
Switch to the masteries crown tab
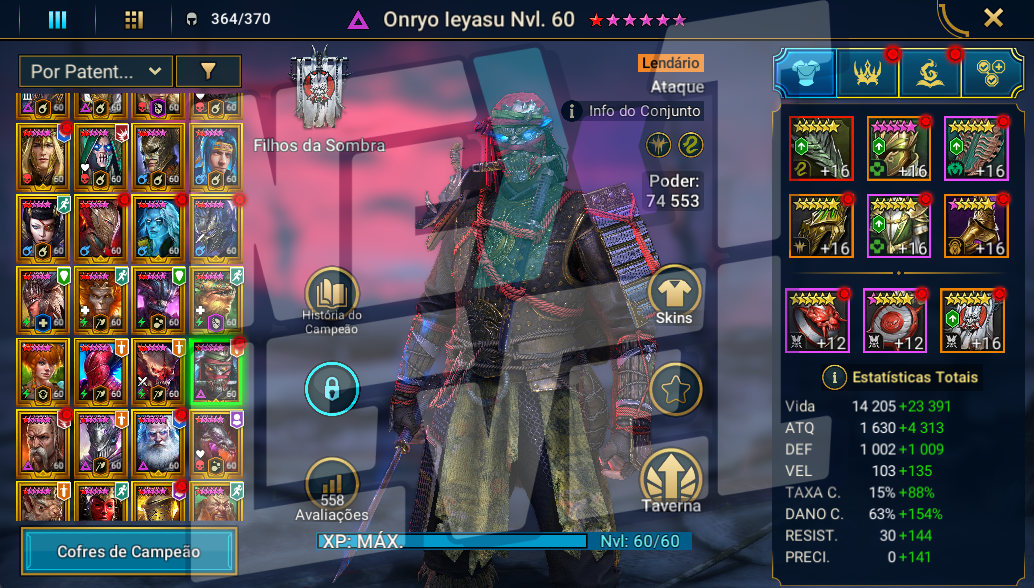[867, 72]
